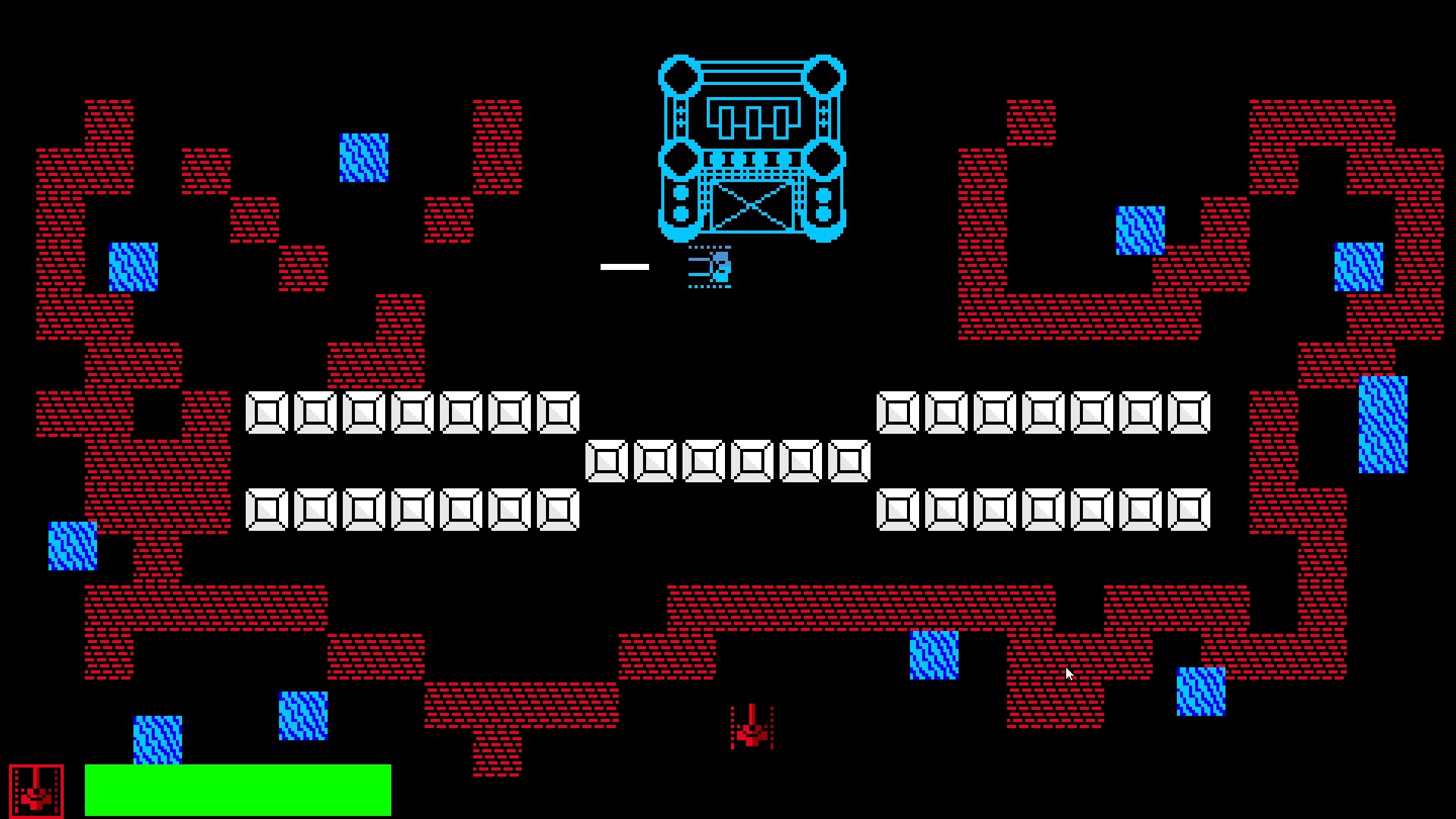
Task: Select the cyan player tank sprite
Action: coord(709,267)
